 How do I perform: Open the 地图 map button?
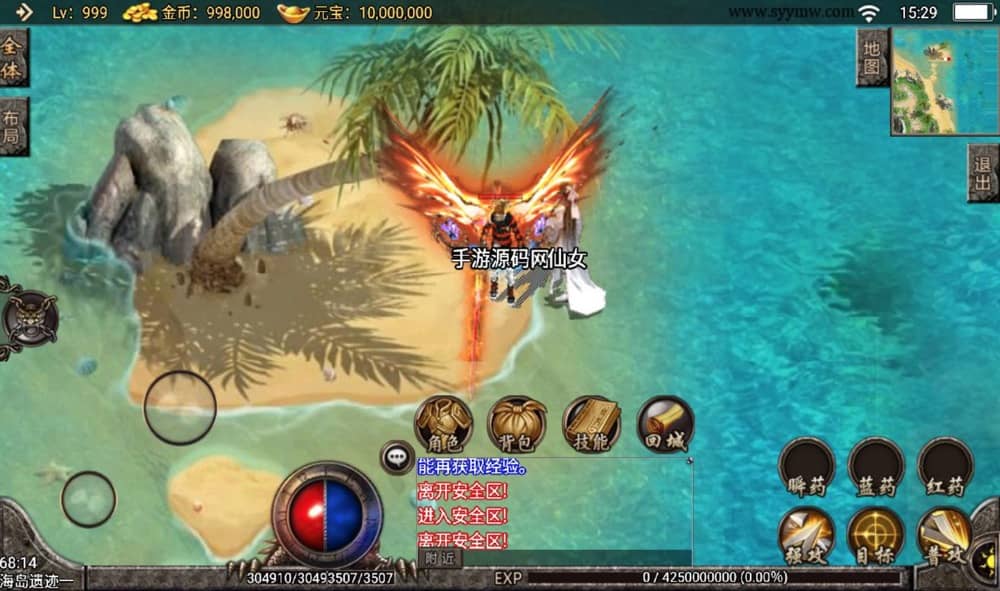[873, 58]
